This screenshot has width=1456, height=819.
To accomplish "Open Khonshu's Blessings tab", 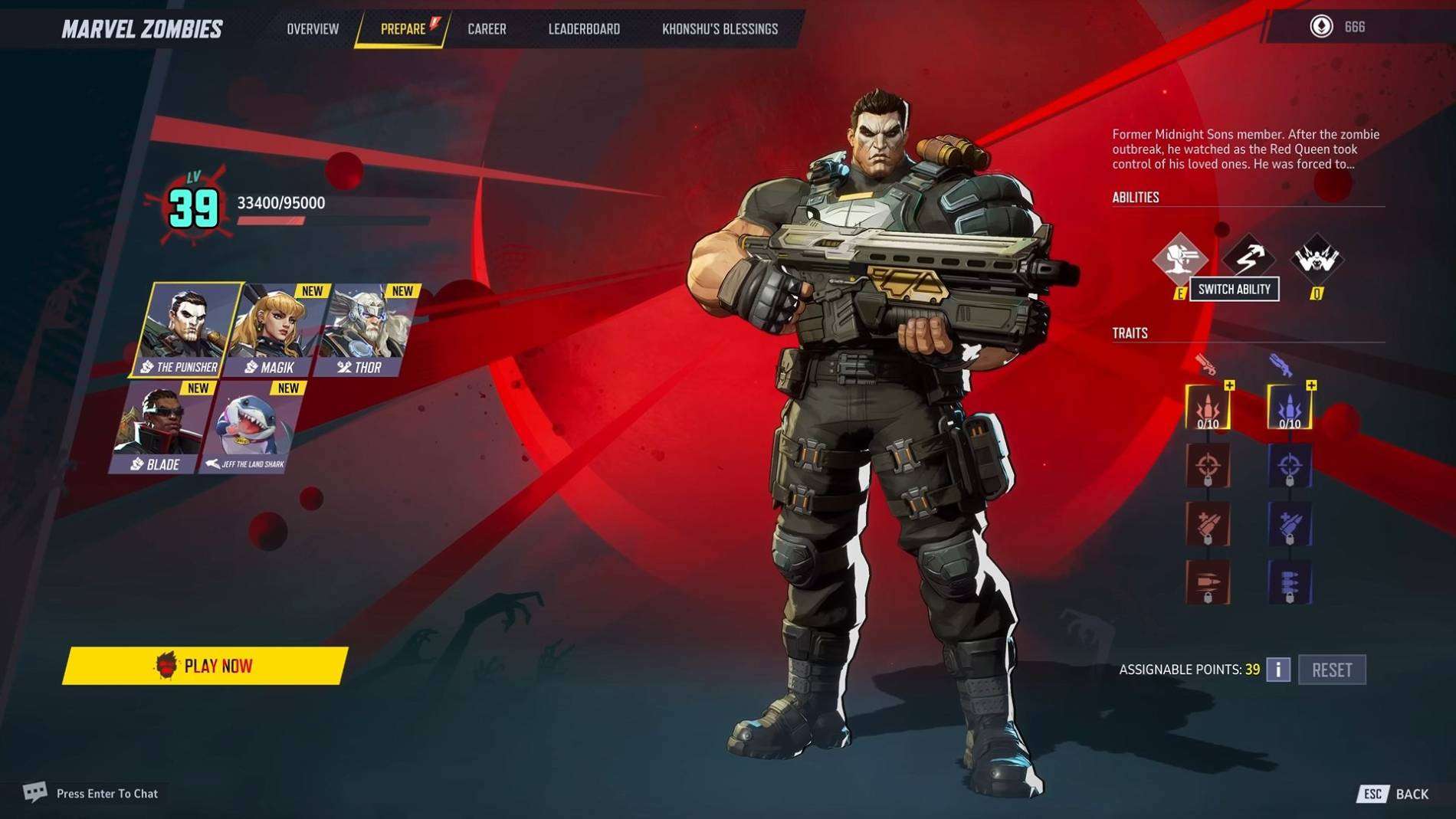I will [x=720, y=29].
